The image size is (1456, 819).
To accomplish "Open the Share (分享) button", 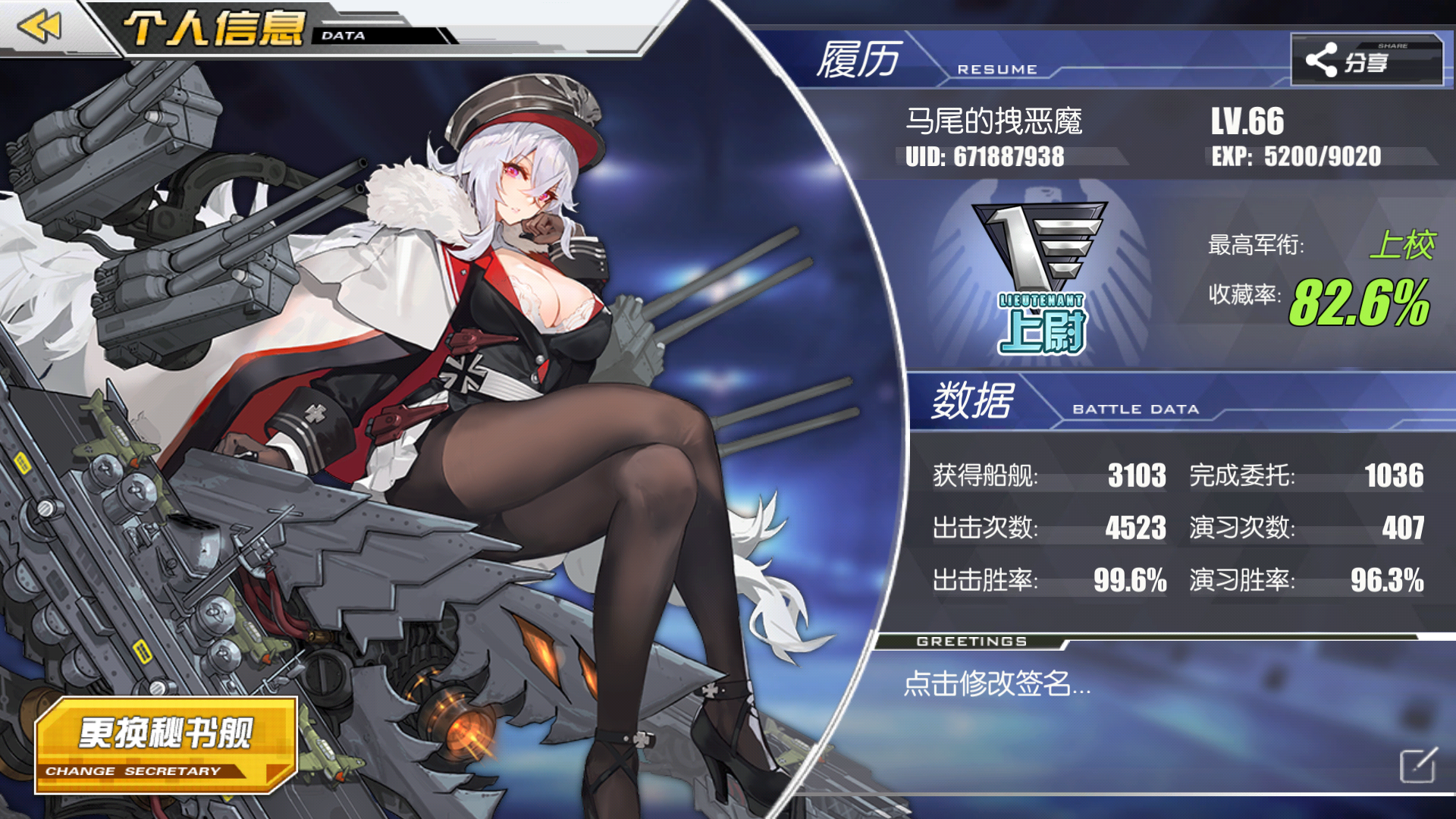I will coord(1366,60).
